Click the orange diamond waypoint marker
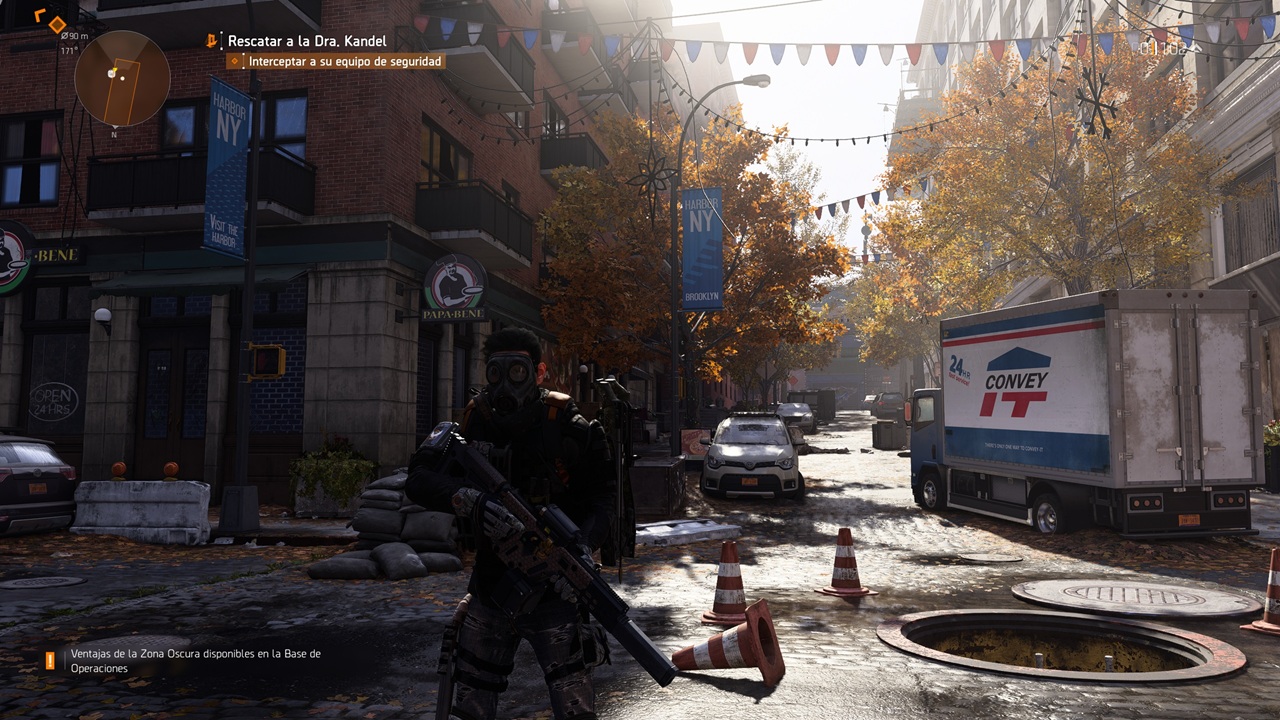 pos(57,23)
